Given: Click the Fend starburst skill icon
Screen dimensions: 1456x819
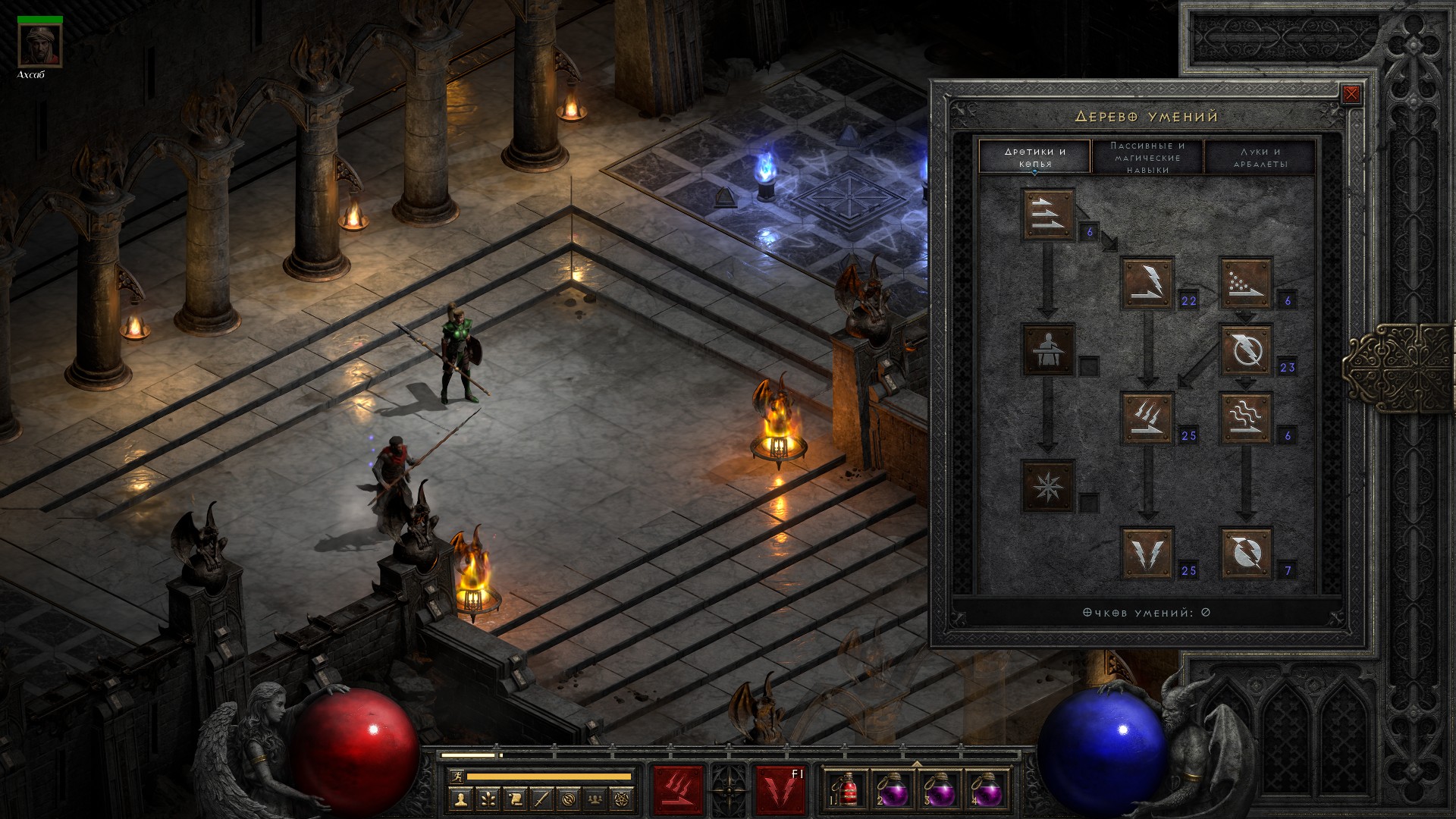Looking at the screenshot, I should pos(1048,485).
